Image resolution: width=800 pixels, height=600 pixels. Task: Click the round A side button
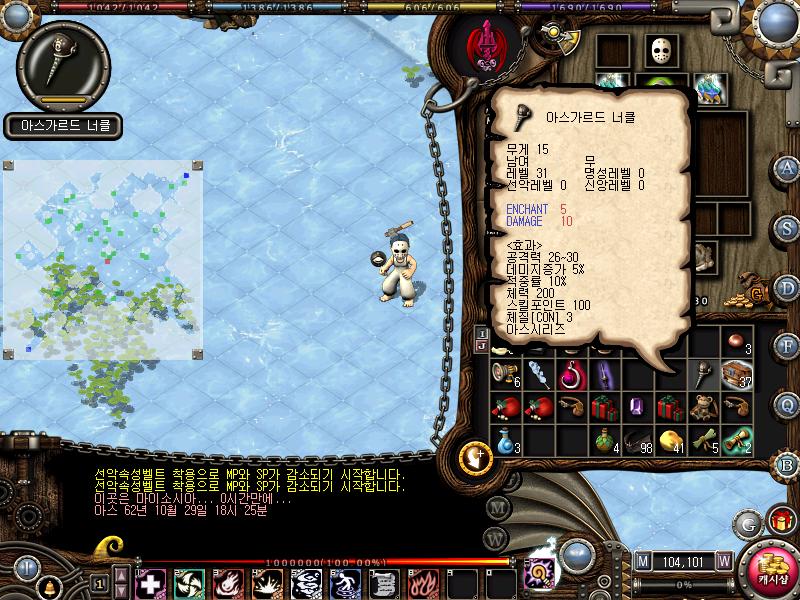click(x=788, y=168)
